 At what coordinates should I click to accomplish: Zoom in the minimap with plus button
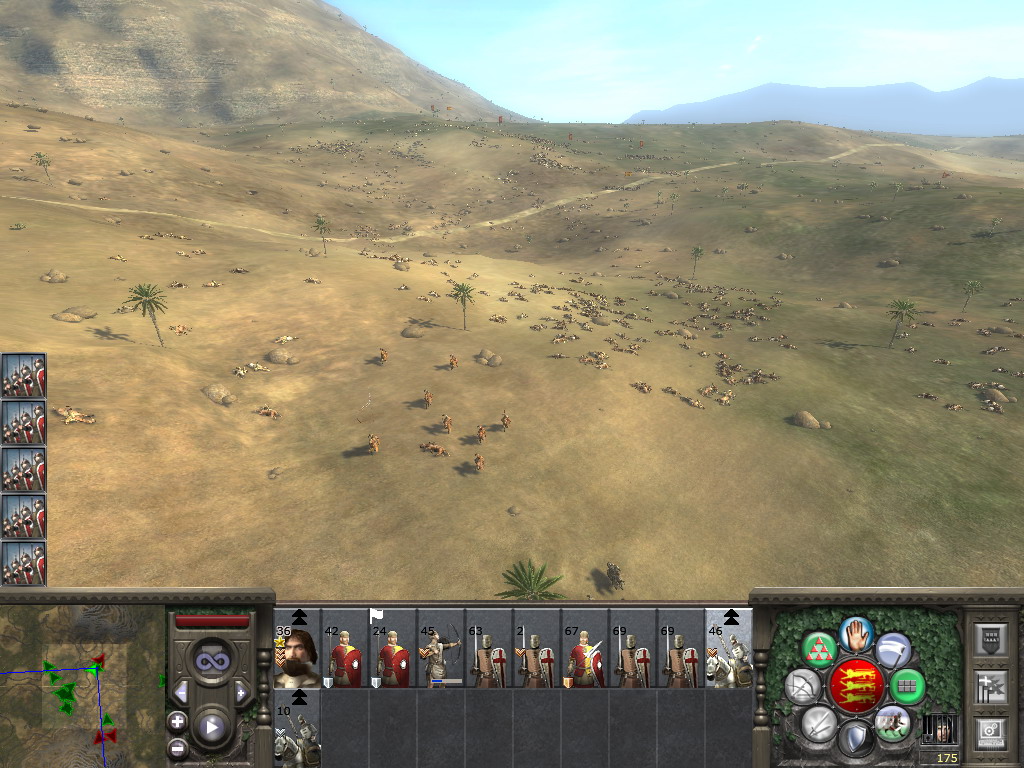coord(177,721)
